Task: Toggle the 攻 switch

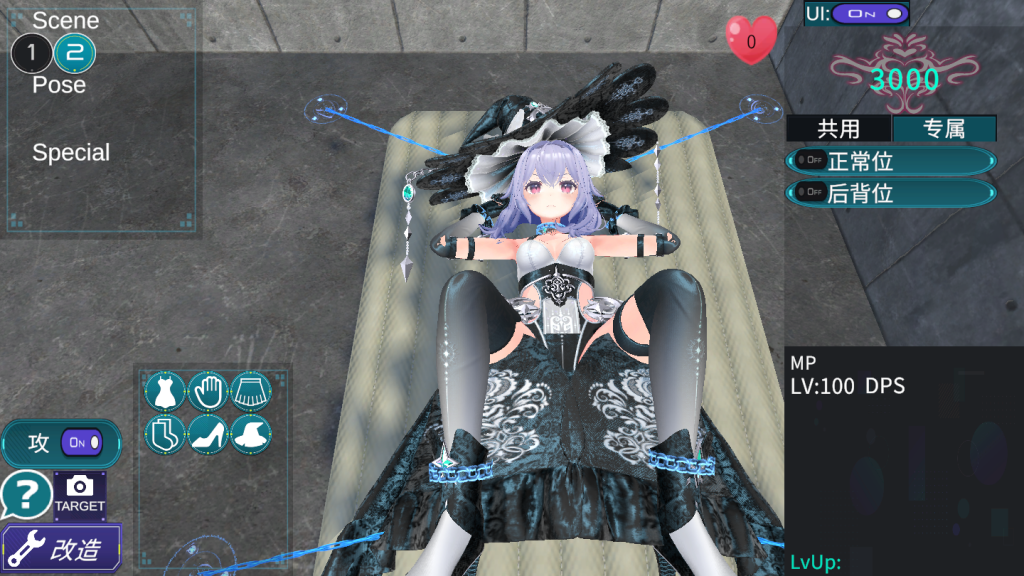Action: tap(81, 442)
